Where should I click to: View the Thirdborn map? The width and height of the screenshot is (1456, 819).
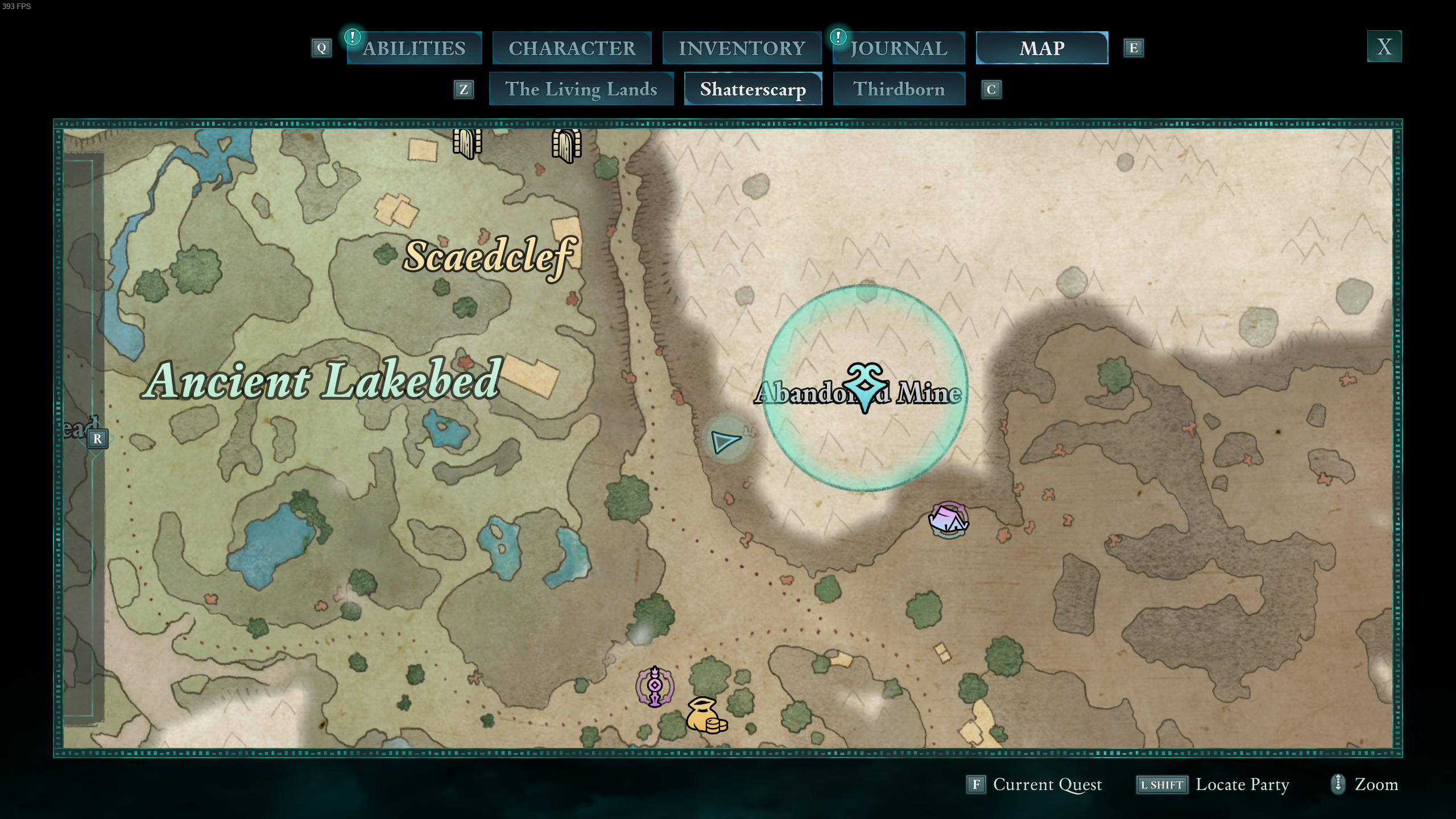tap(899, 89)
